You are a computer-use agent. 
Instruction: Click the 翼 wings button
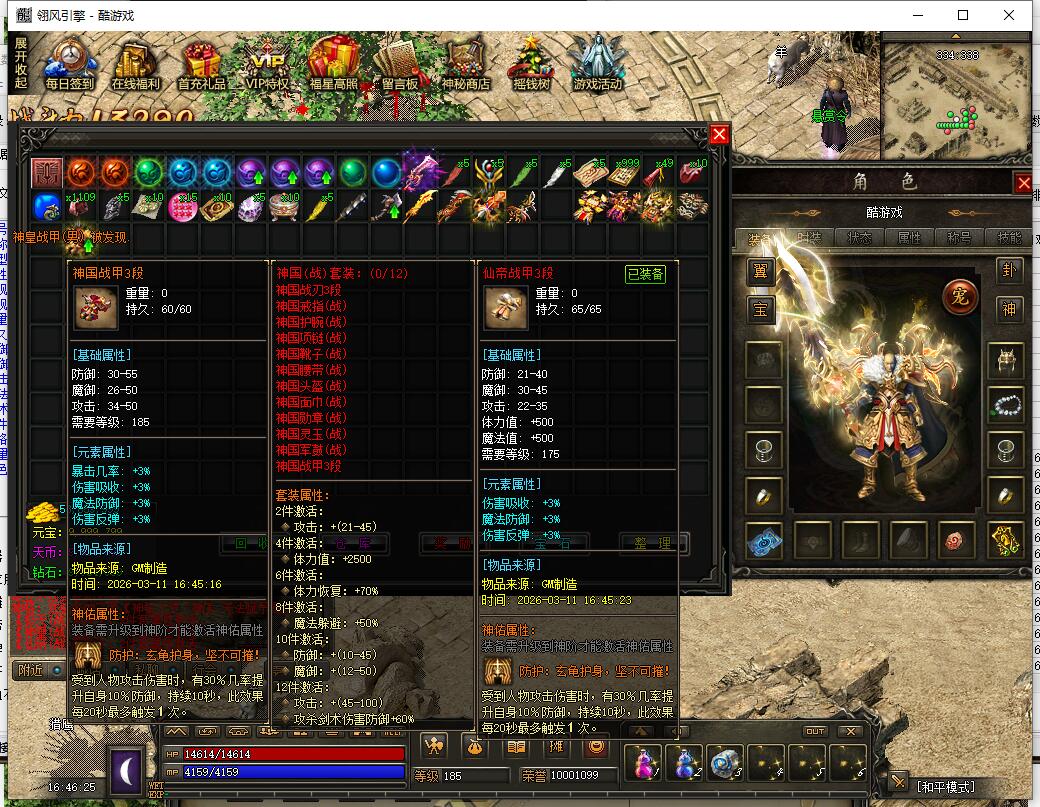click(762, 270)
